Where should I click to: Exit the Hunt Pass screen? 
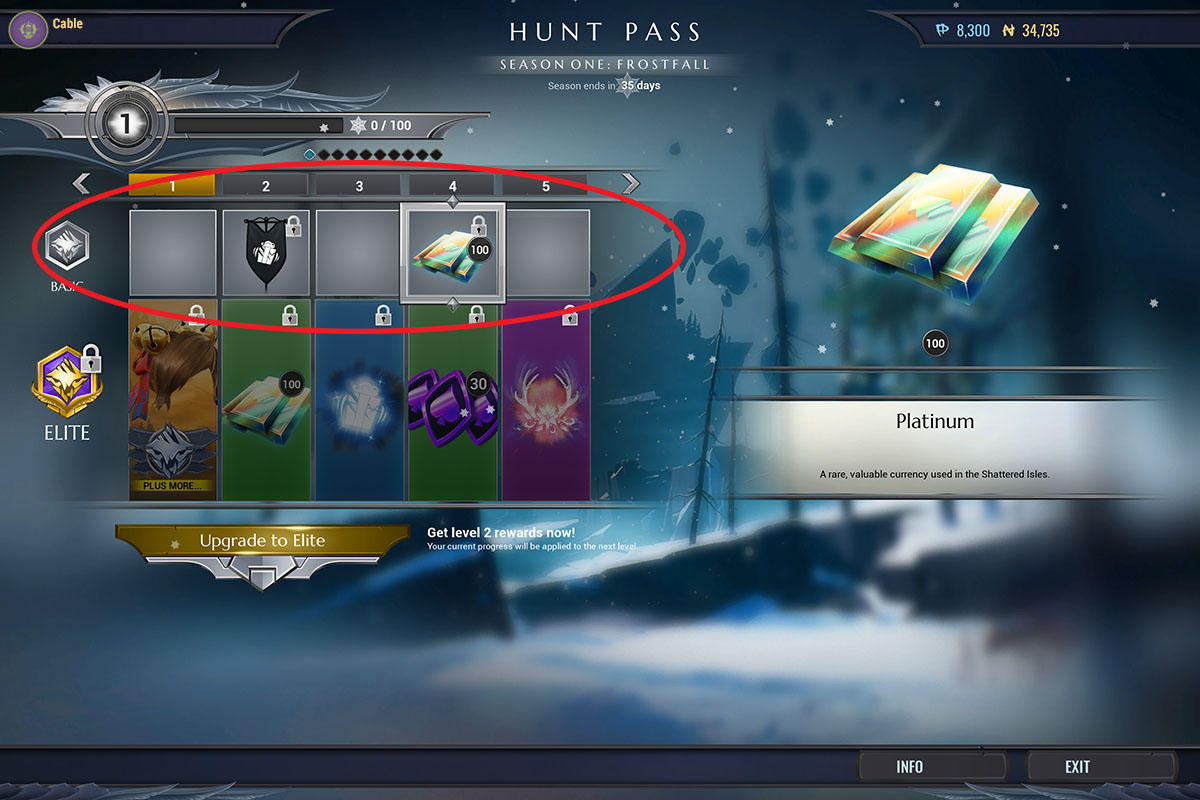(1077, 767)
